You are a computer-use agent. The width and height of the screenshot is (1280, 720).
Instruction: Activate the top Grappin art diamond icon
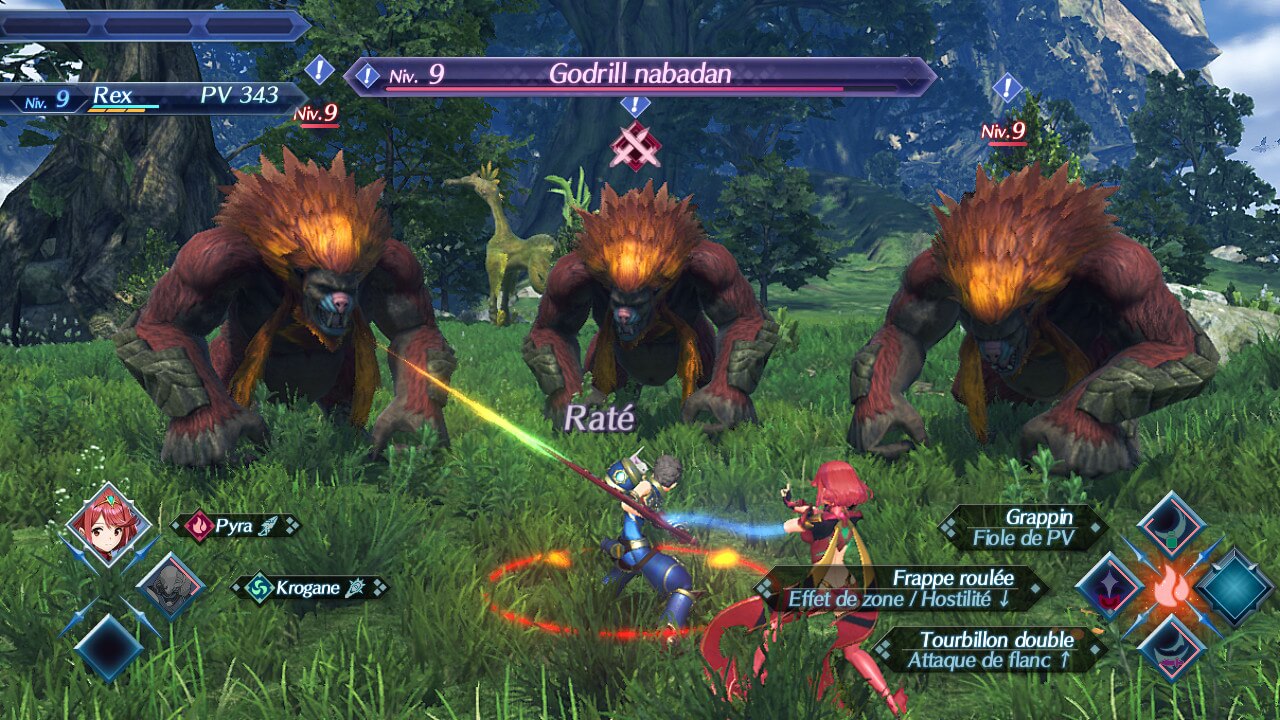point(1172,526)
